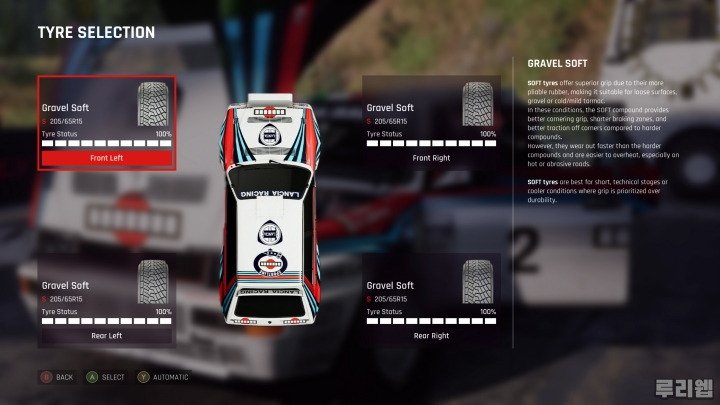
Task: Choose Automatic tyre selection
Action: pyautogui.click(x=163, y=377)
